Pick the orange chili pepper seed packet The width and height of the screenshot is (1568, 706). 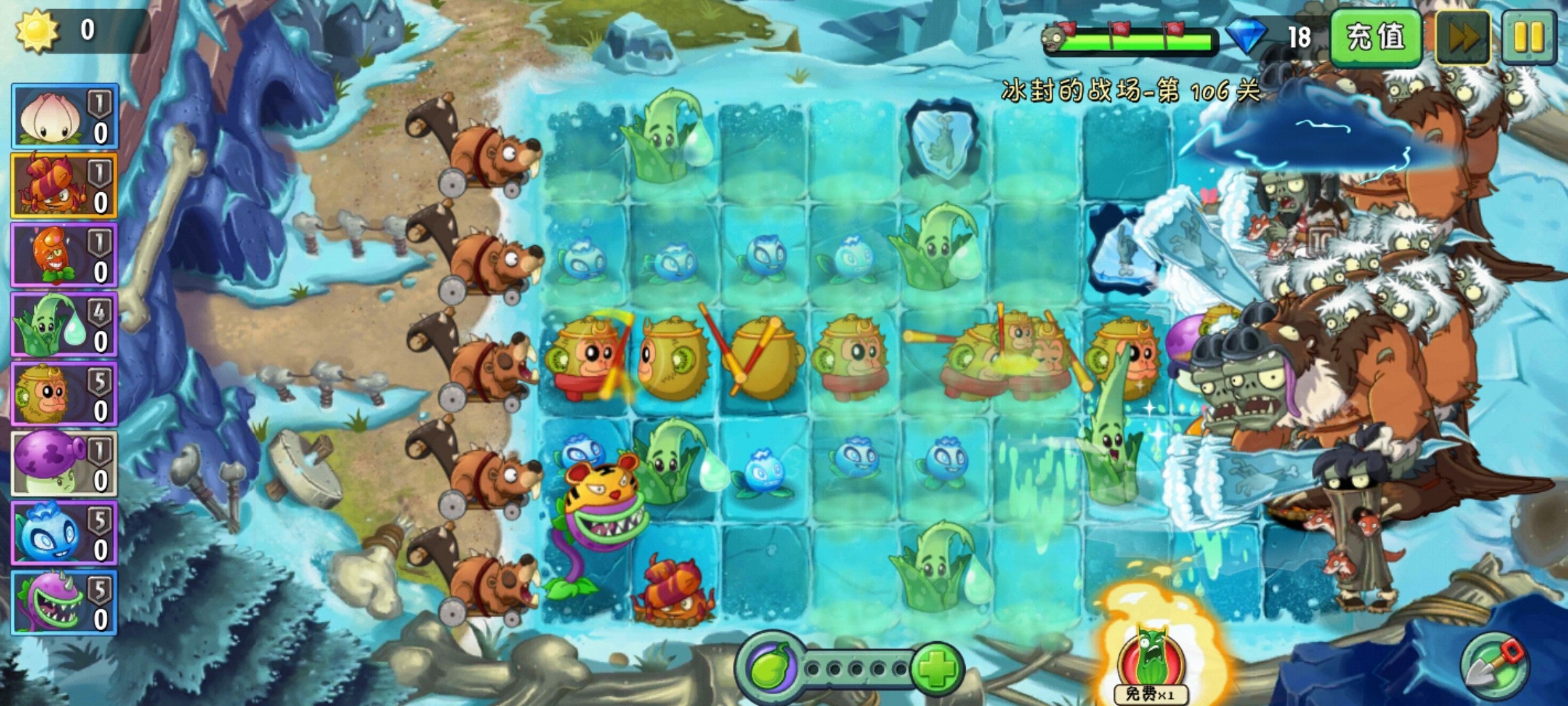[63, 256]
